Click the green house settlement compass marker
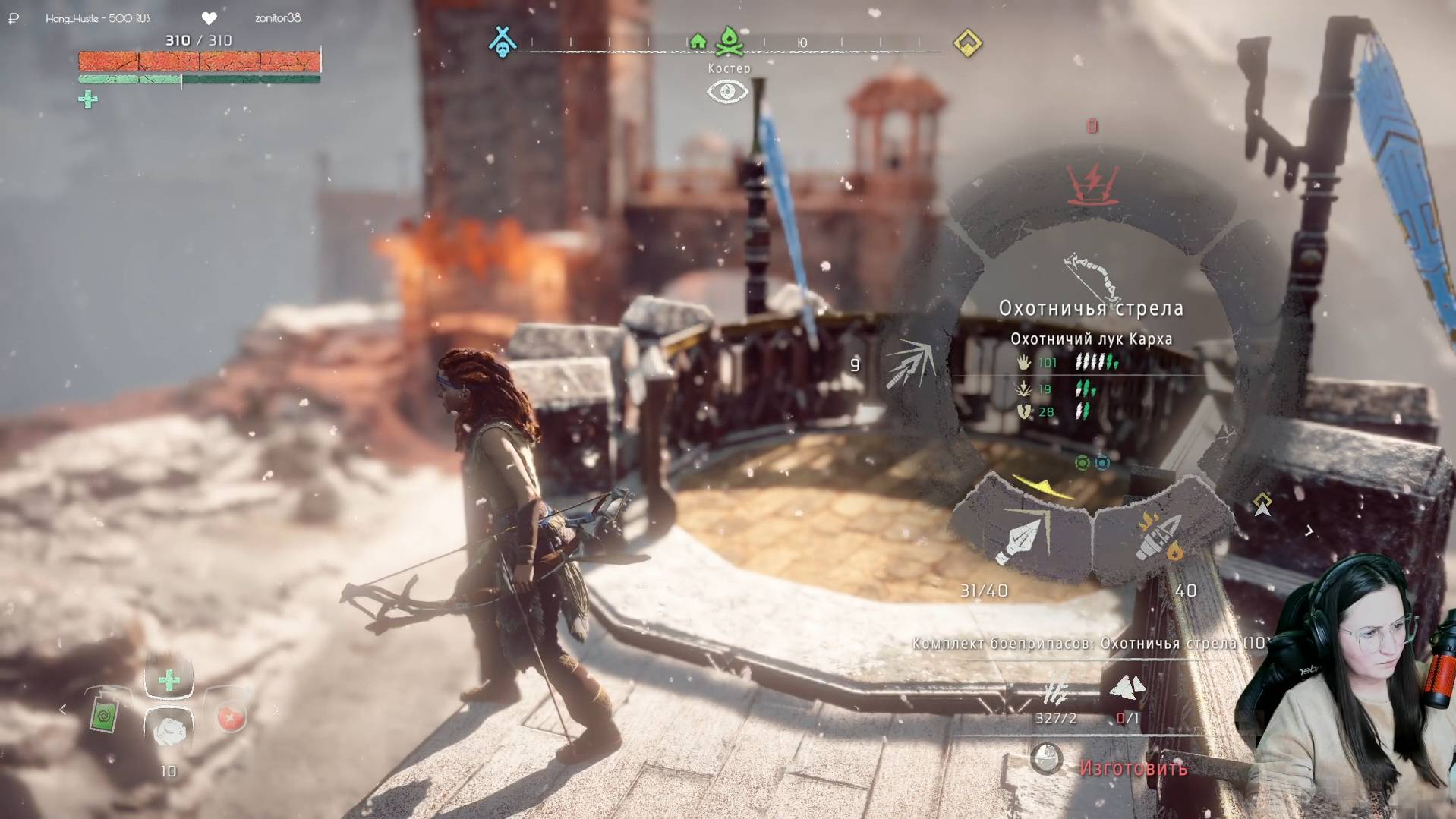 pos(698,42)
